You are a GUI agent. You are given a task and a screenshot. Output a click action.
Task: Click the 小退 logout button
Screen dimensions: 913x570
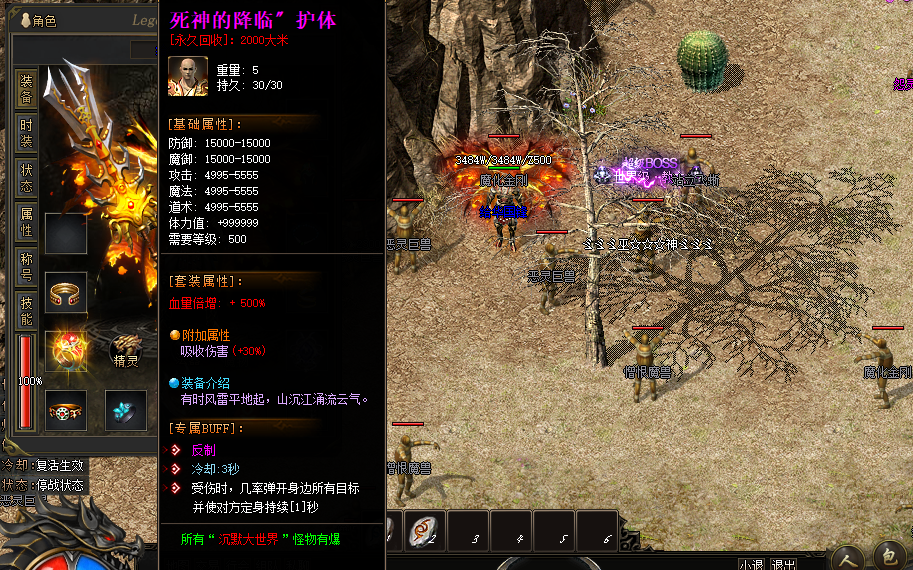752,564
